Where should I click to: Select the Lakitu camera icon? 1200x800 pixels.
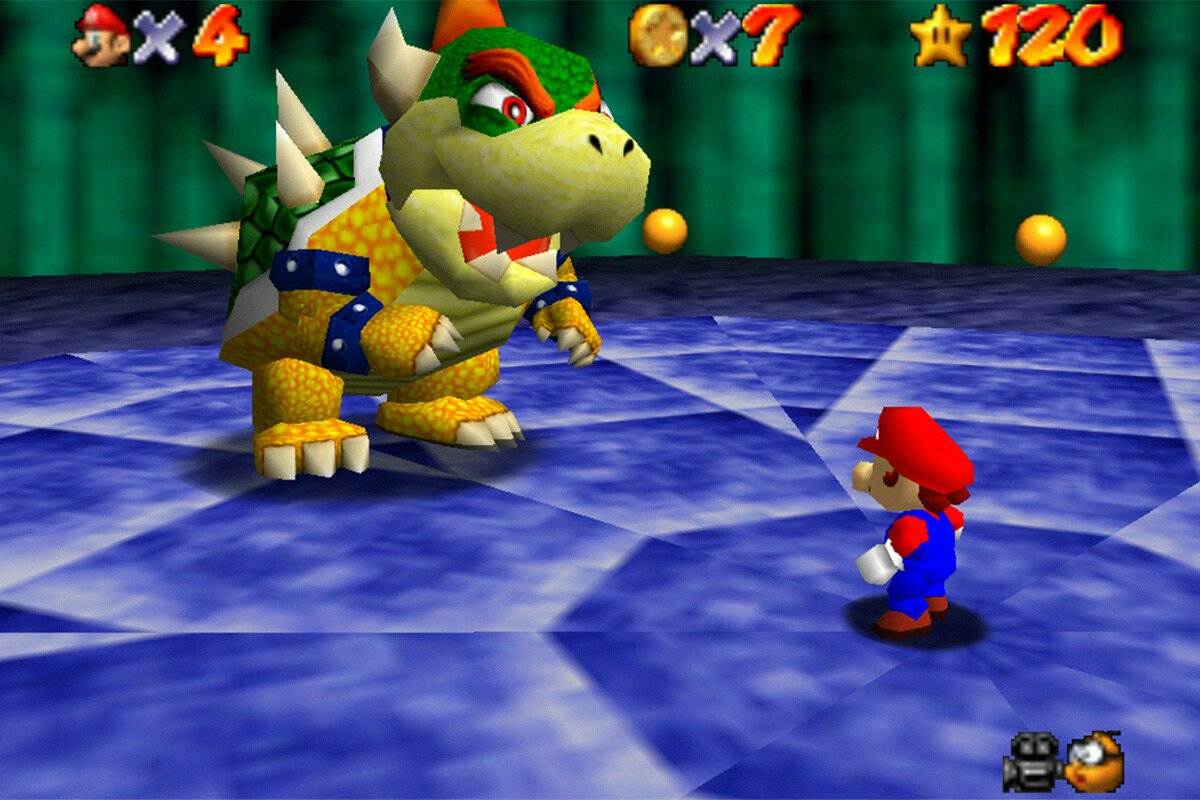[1094, 762]
